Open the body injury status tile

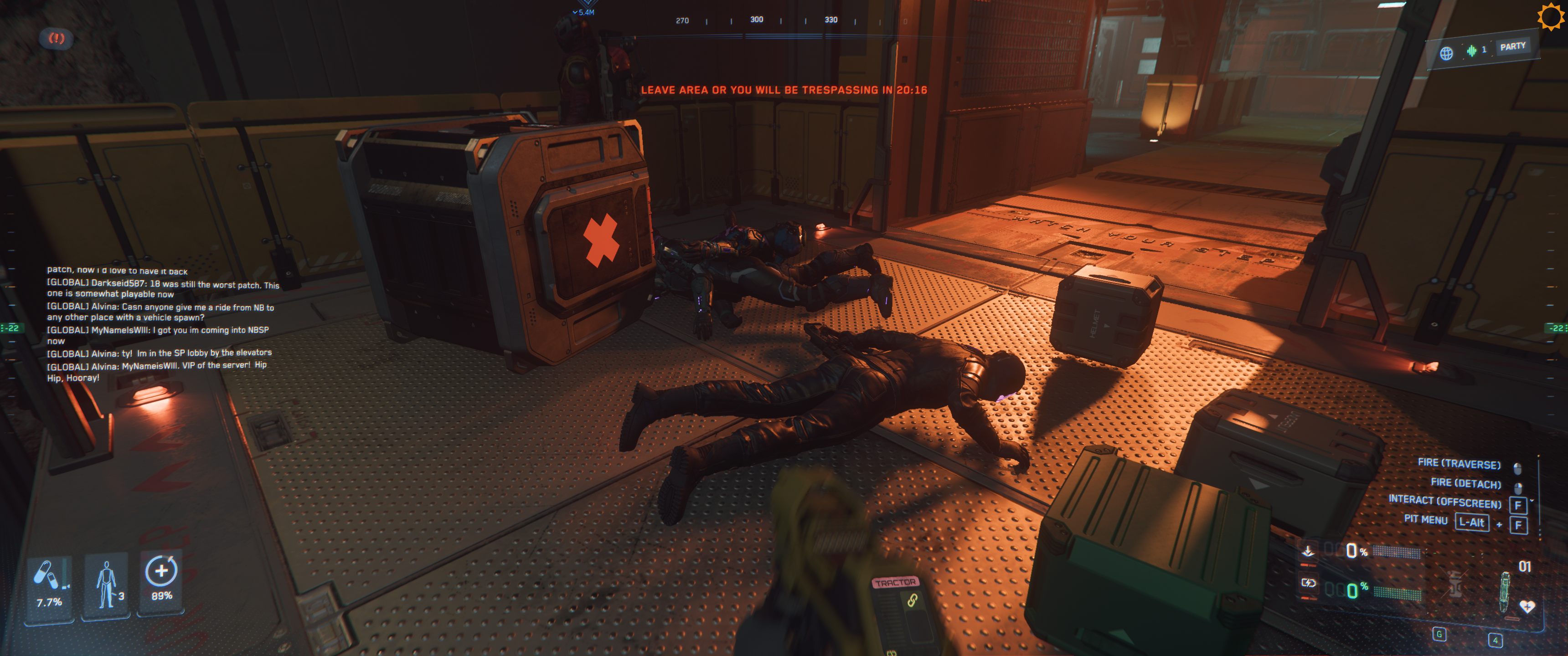106,585
